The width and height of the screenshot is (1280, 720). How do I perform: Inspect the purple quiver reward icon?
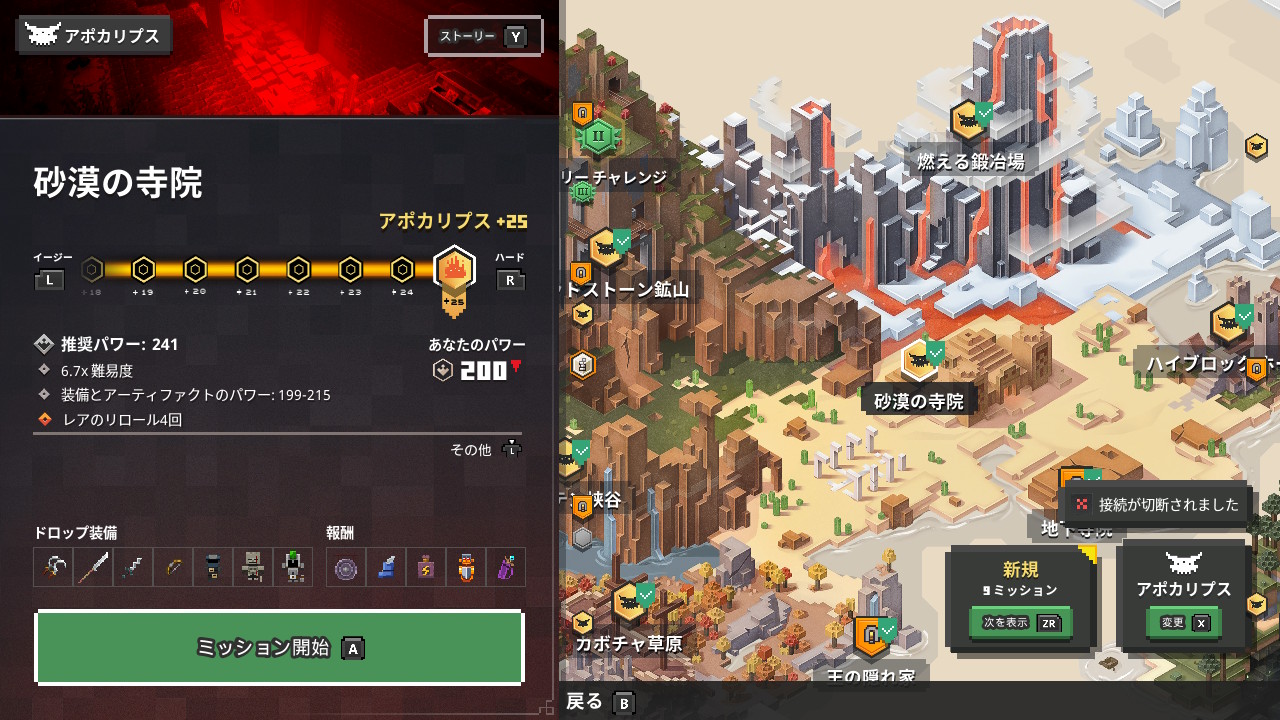pos(506,567)
